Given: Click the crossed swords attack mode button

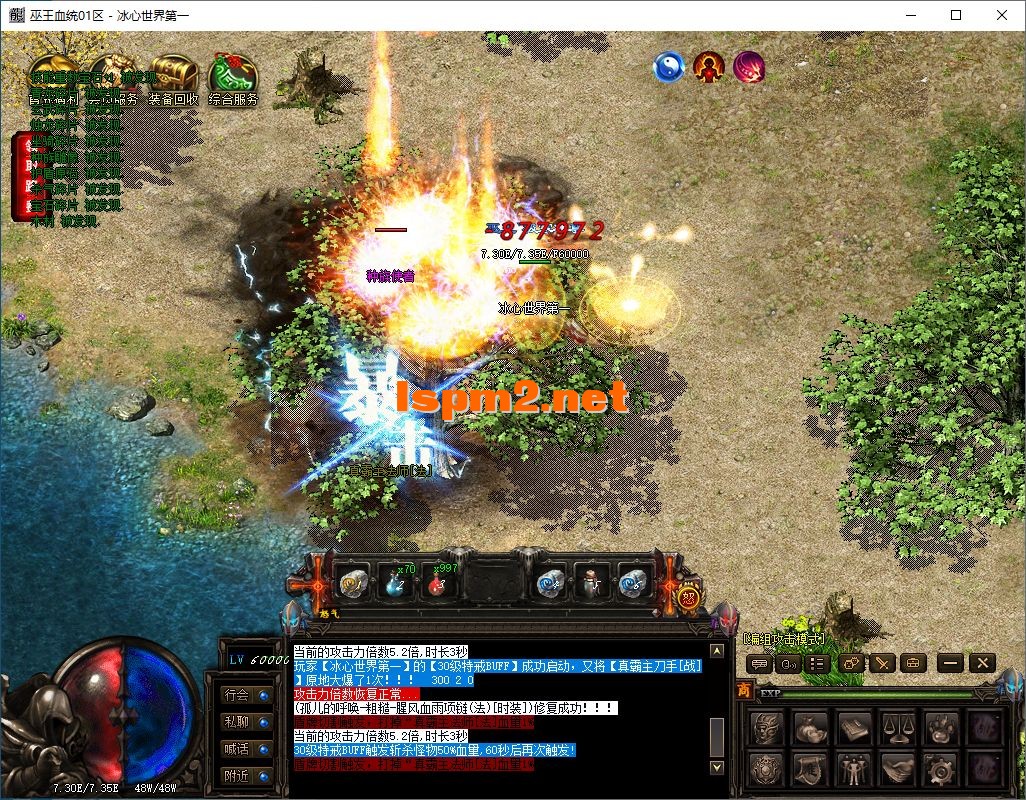Looking at the screenshot, I should tap(882, 662).
